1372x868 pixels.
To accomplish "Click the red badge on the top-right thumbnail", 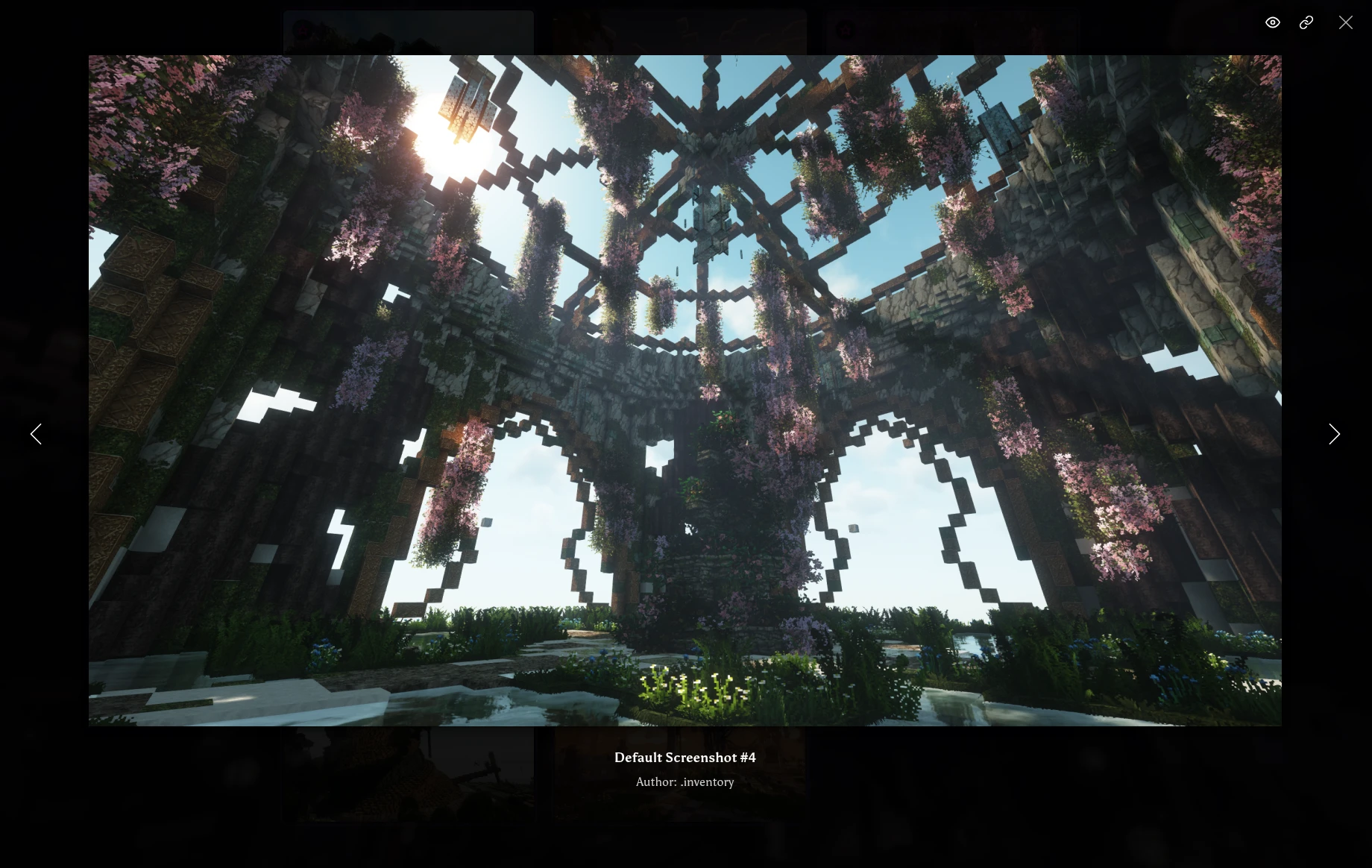I will pos(846,30).
